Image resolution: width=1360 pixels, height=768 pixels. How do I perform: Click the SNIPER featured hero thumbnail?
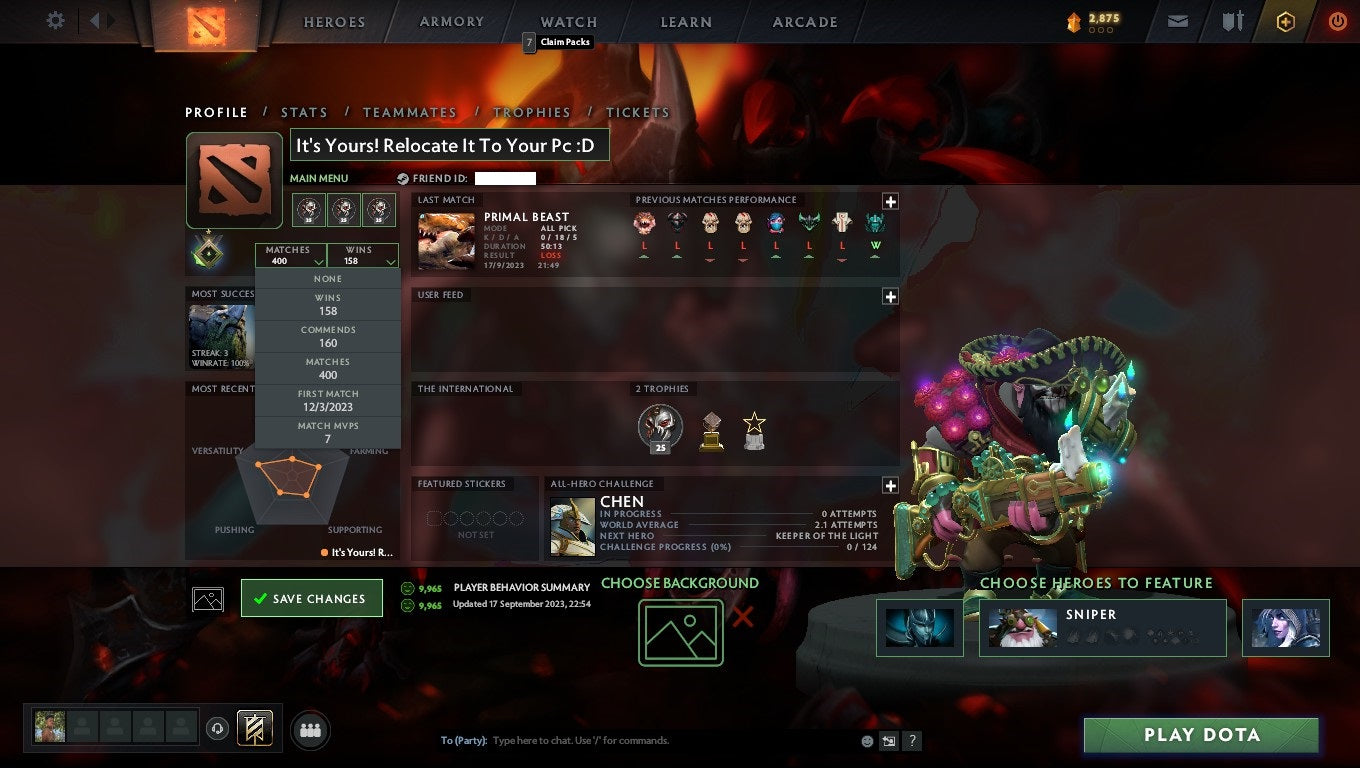point(1022,628)
